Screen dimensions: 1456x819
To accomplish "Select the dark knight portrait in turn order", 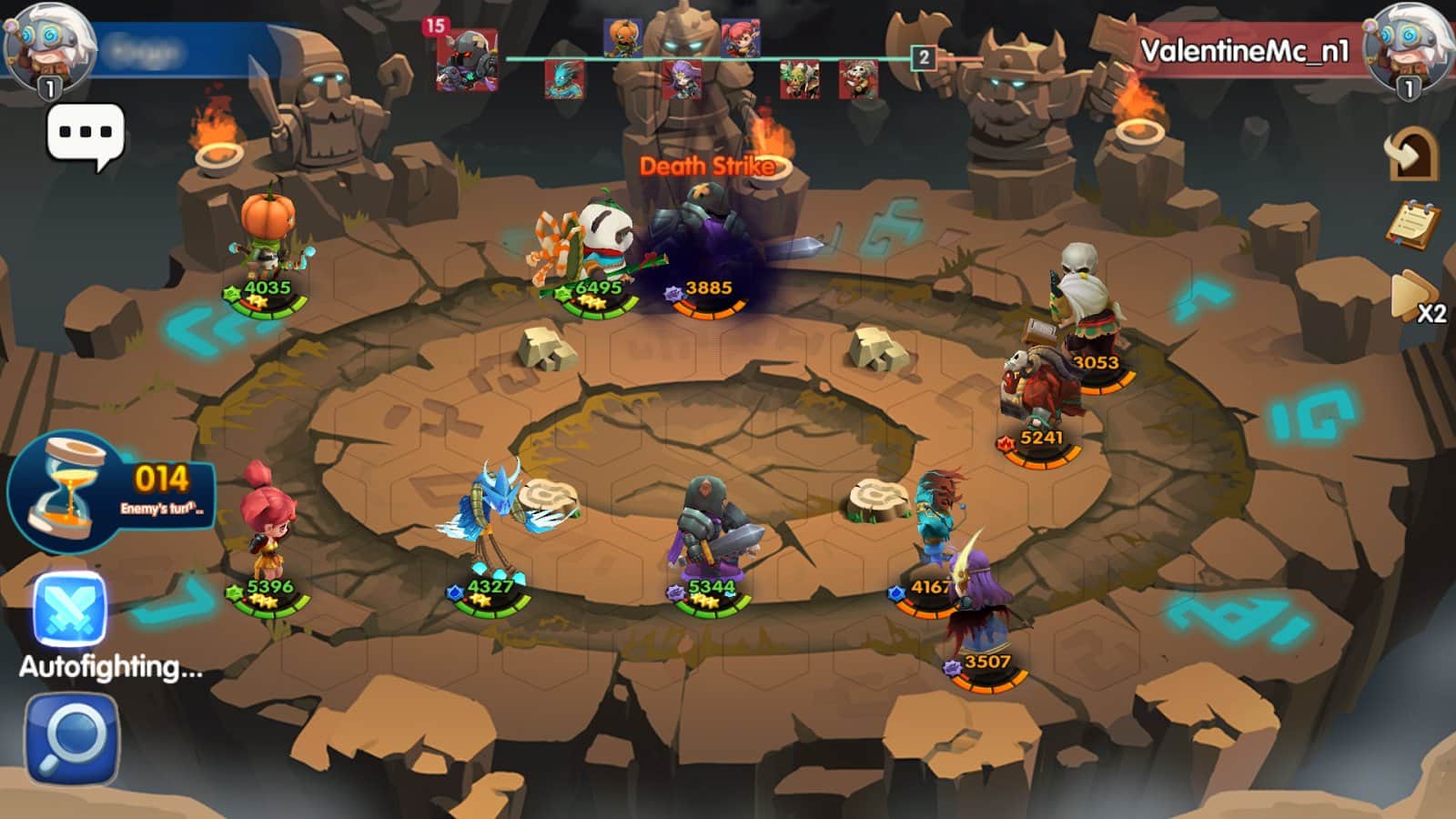I will click(467, 60).
